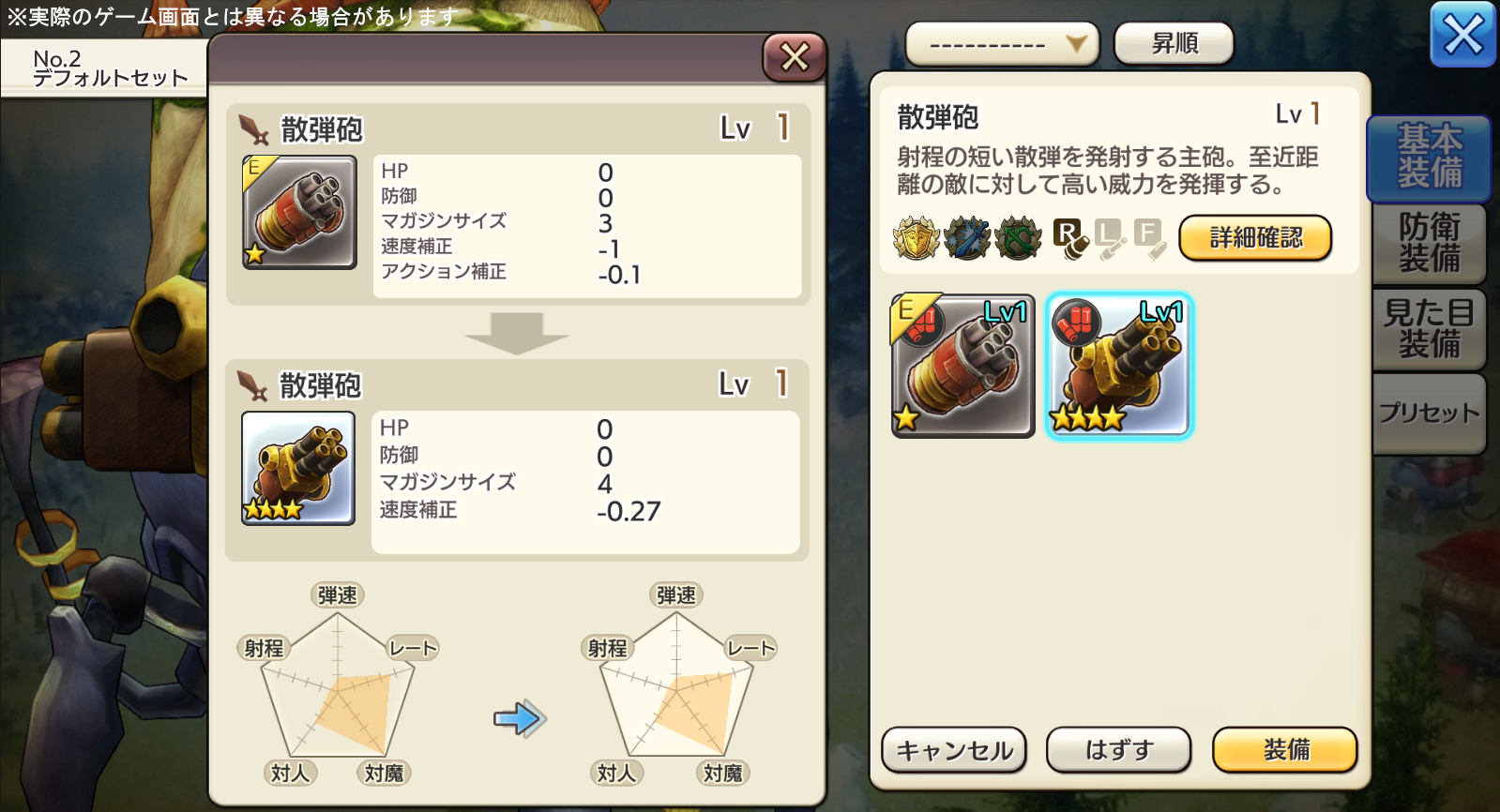
Task: Click the はずす unequip button
Action: point(1118,750)
